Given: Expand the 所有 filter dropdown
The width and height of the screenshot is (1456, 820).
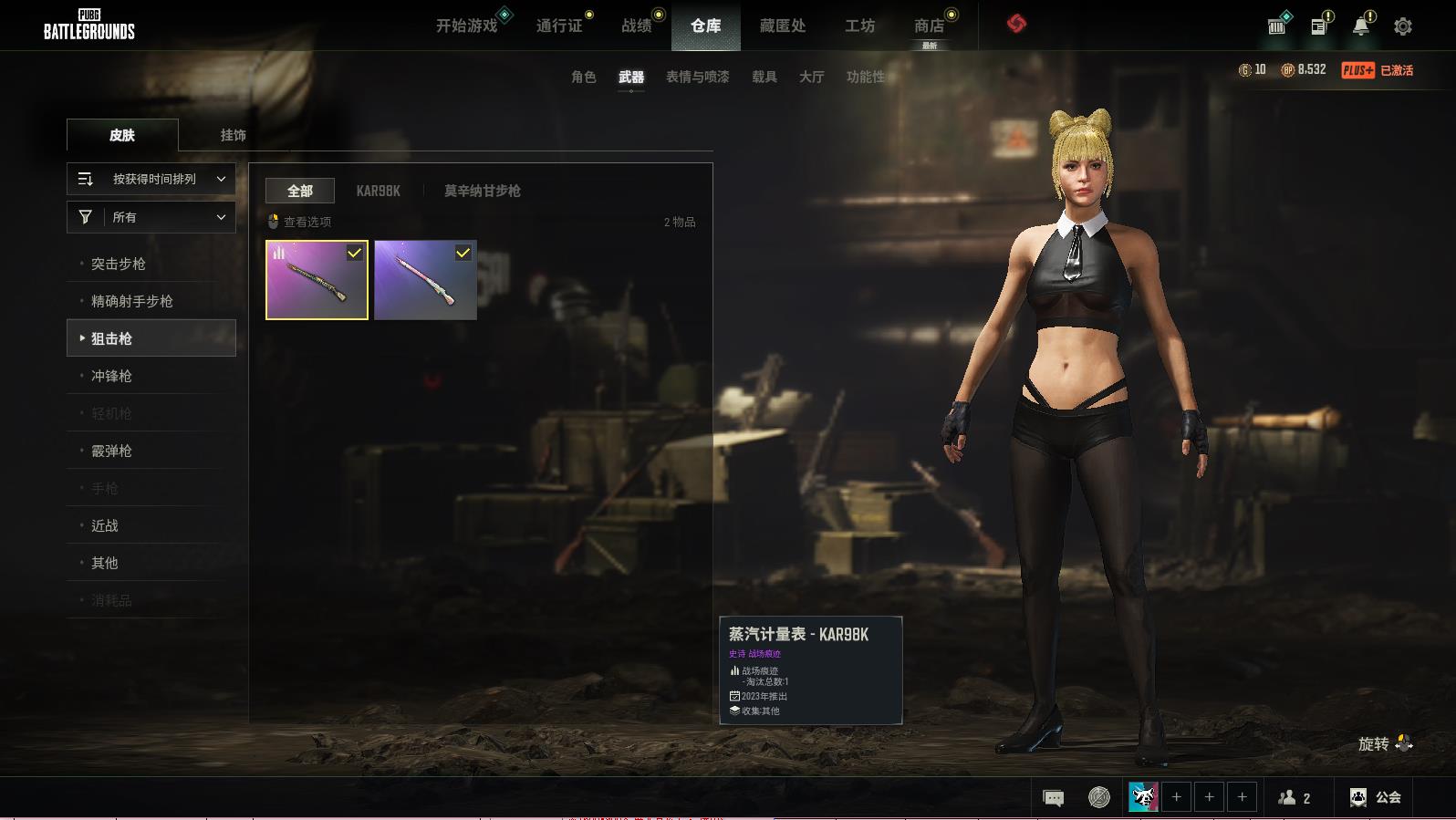Looking at the screenshot, I should pyautogui.click(x=151, y=217).
